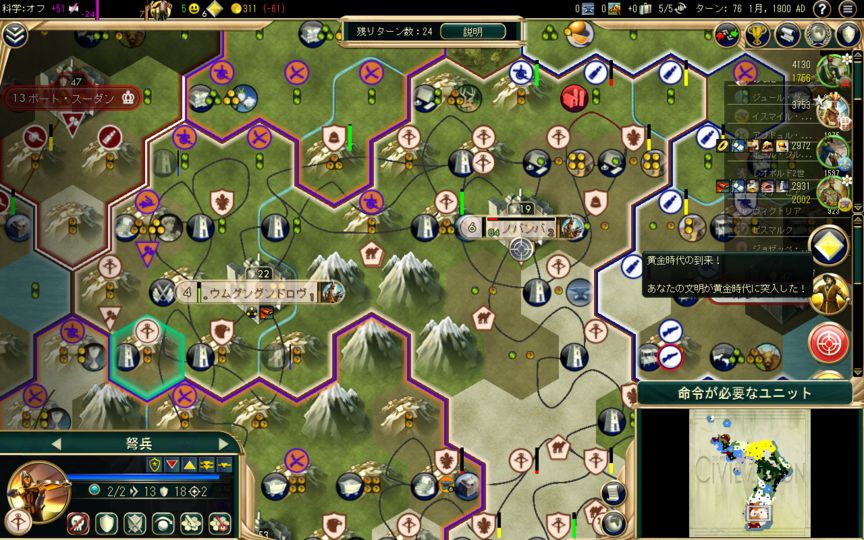
Task: Select the next unit arrow
Action: (222, 443)
